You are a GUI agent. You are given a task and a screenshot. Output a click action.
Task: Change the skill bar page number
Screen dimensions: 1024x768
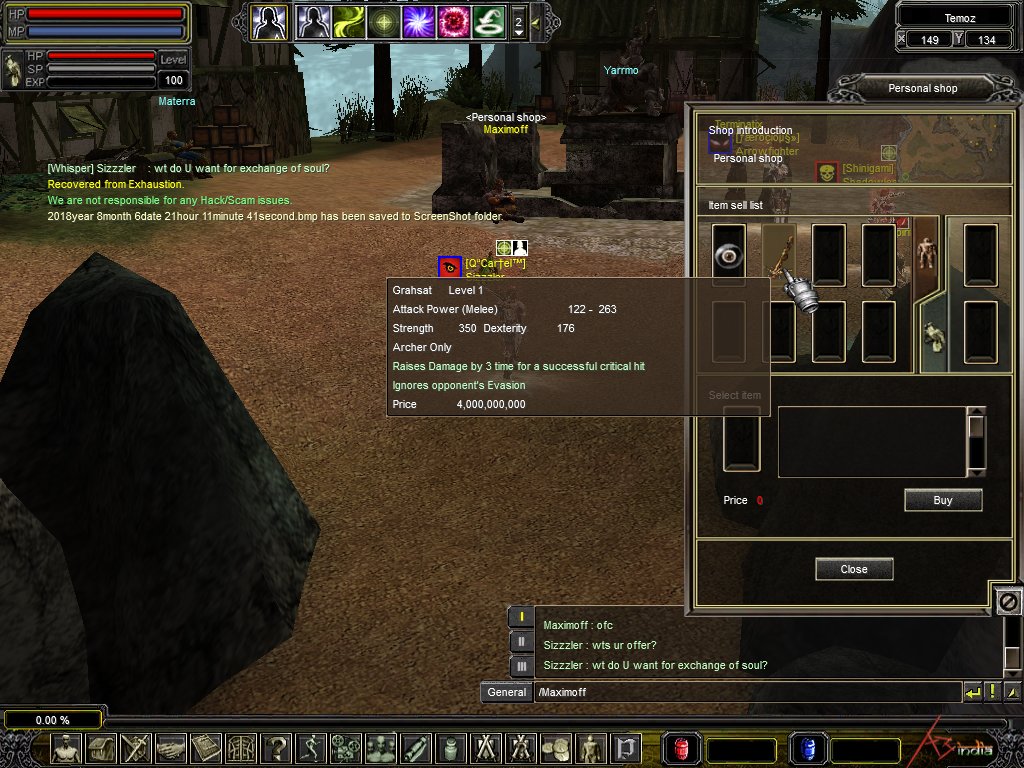(x=518, y=21)
